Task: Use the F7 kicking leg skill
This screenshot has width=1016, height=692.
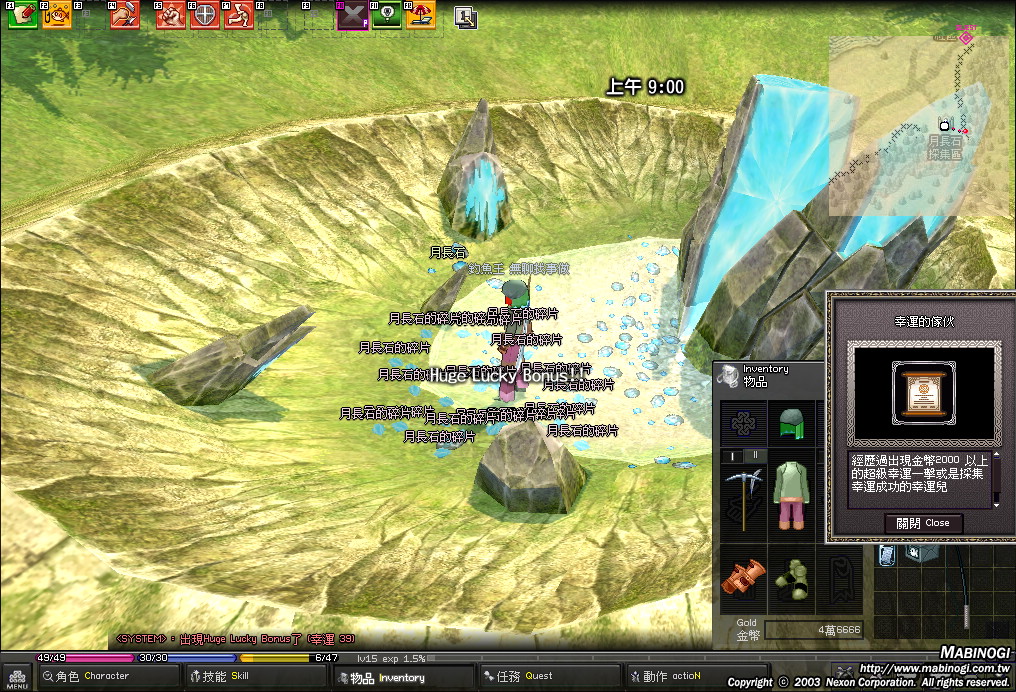Action: click(x=239, y=15)
